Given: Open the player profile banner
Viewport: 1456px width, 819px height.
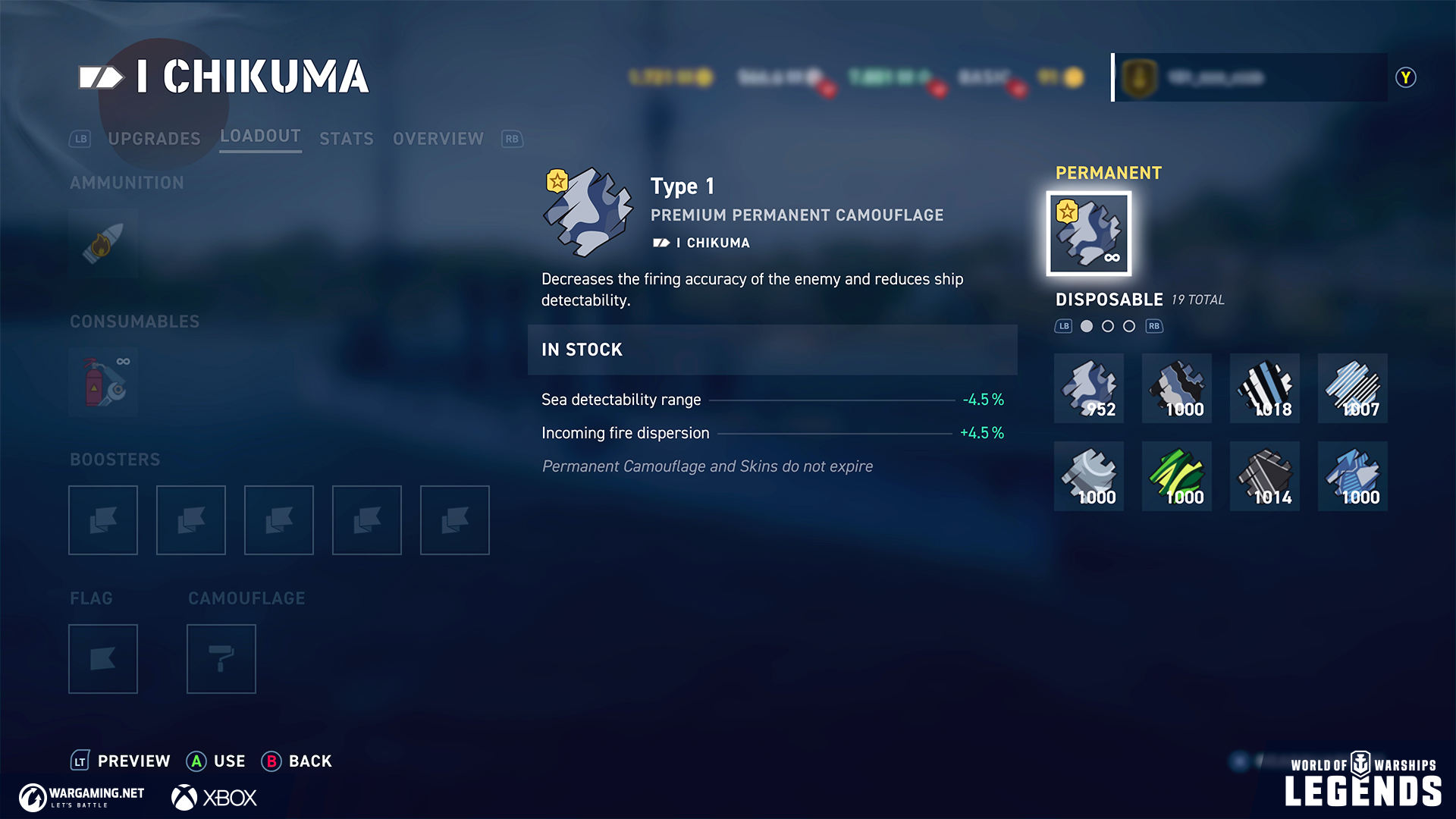Looking at the screenshot, I should pos(1250,77).
